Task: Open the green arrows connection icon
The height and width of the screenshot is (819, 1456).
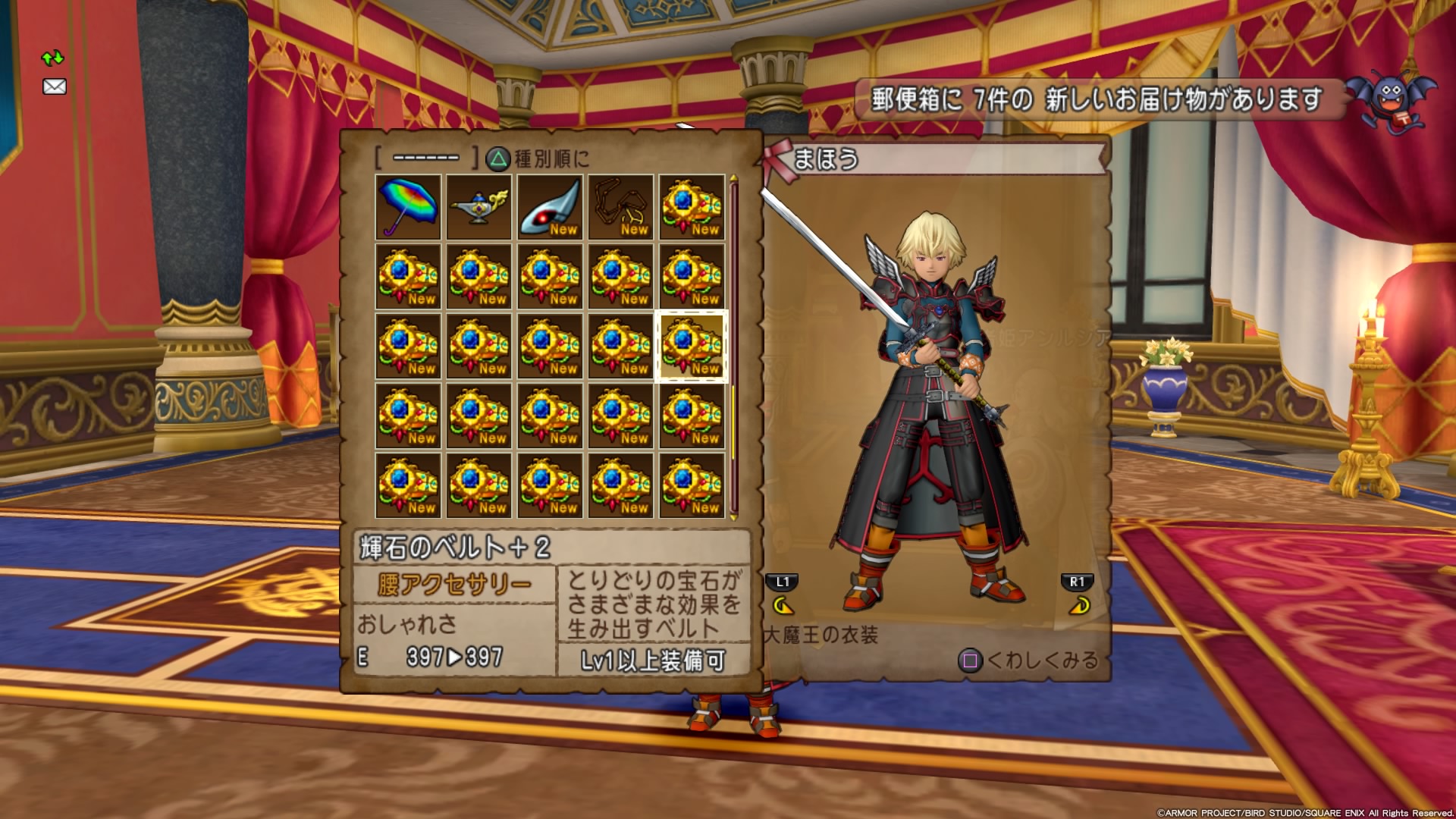Action: (52, 58)
